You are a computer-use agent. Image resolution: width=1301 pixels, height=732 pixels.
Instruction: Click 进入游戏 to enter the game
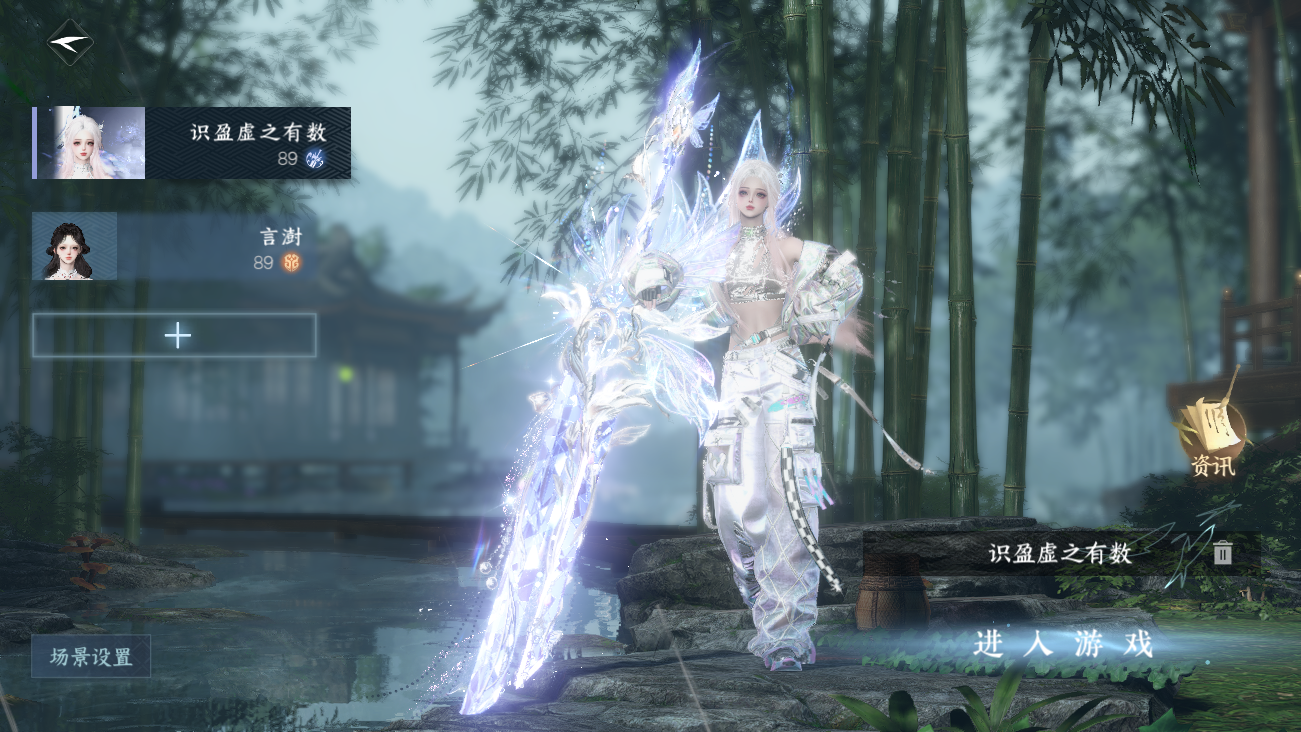(x=1063, y=645)
